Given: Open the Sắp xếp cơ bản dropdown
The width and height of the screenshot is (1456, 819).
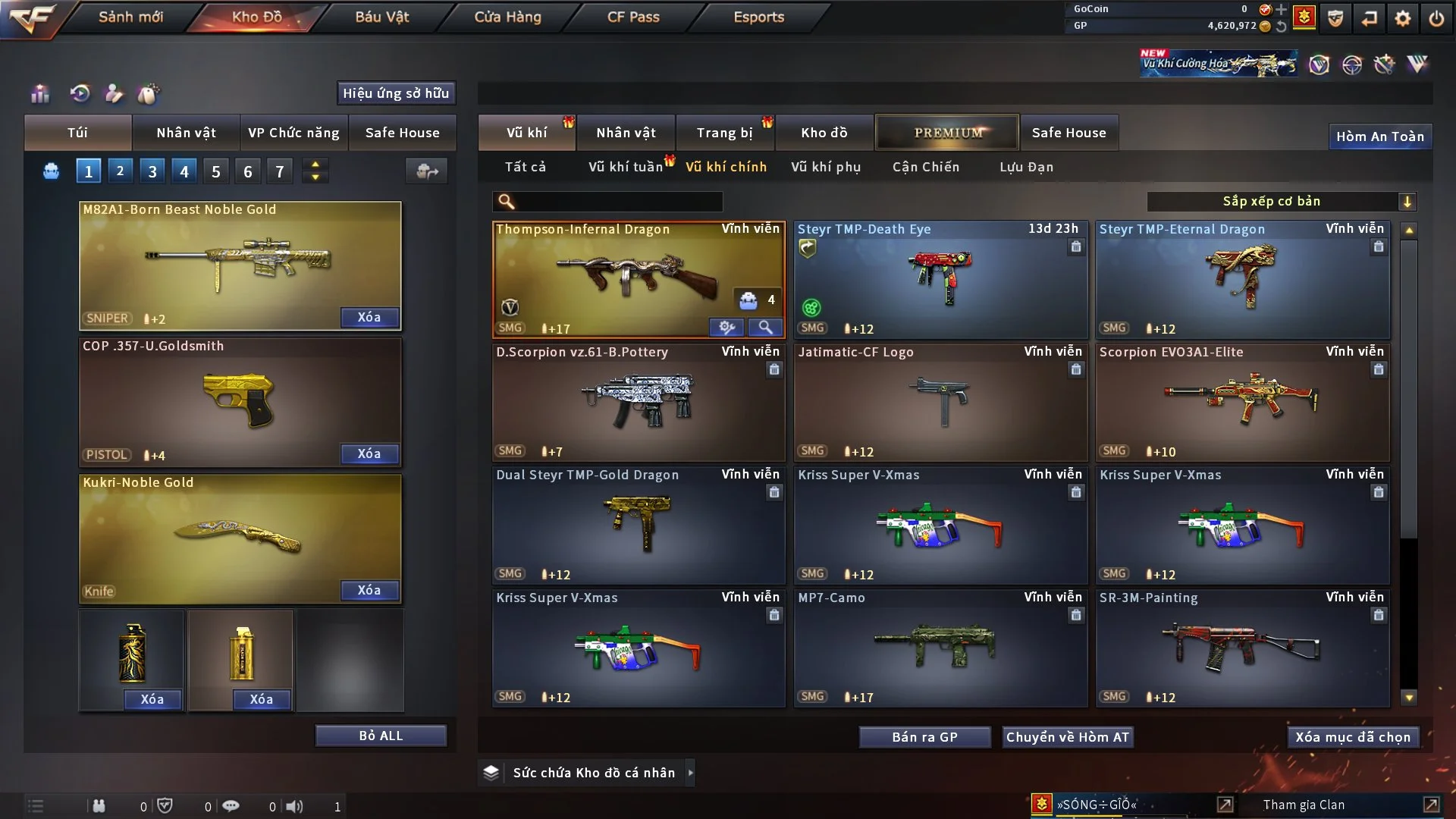Looking at the screenshot, I should click(1281, 201).
